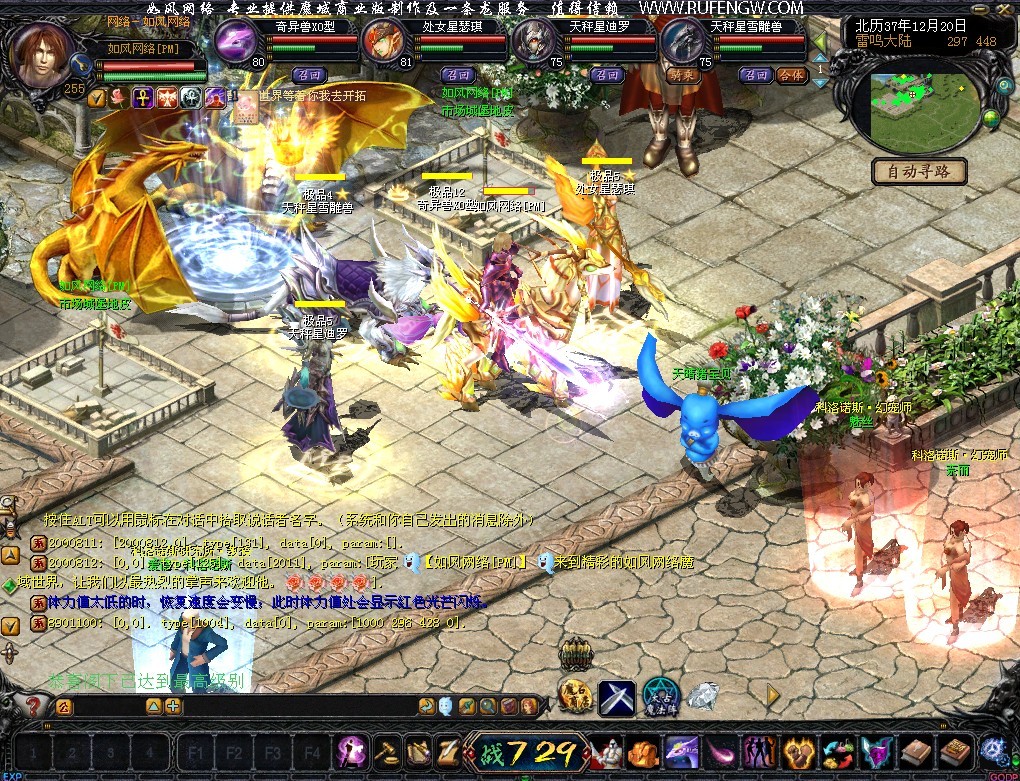The image size is (1020, 781).
Task: Open help via the red question mark
Action: point(33,707)
